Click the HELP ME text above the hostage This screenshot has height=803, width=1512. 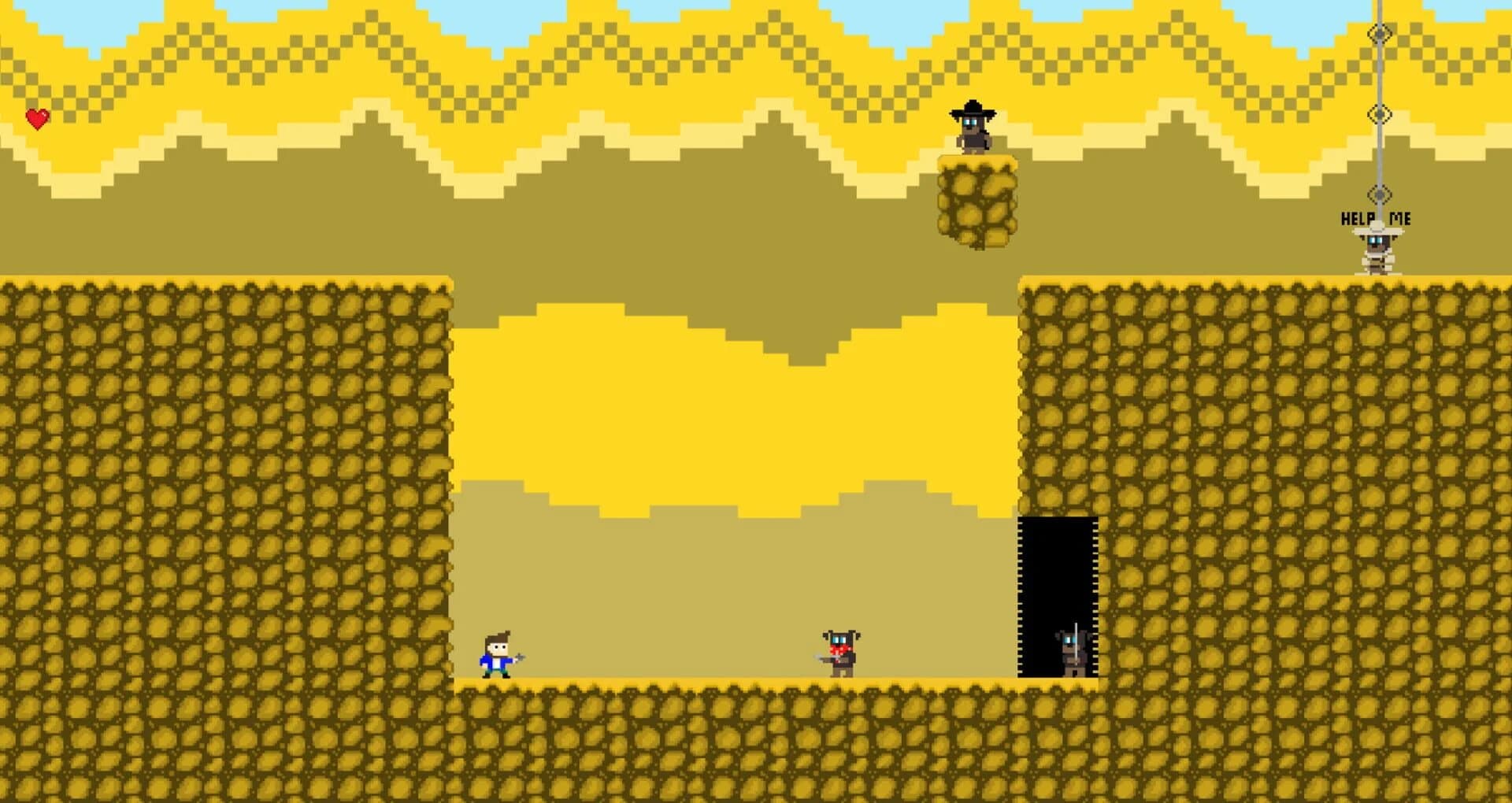[1378, 218]
